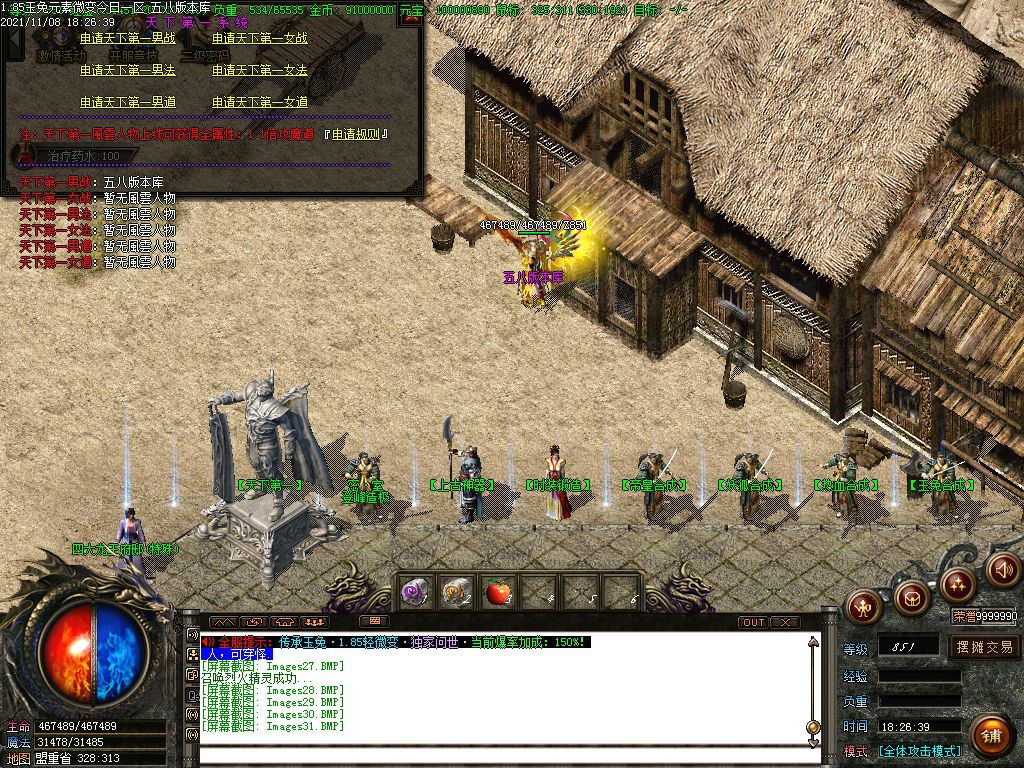Image resolution: width=1024 pixels, height=768 pixels.
Task: Open the character equipment panel icon
Action: 864,603
